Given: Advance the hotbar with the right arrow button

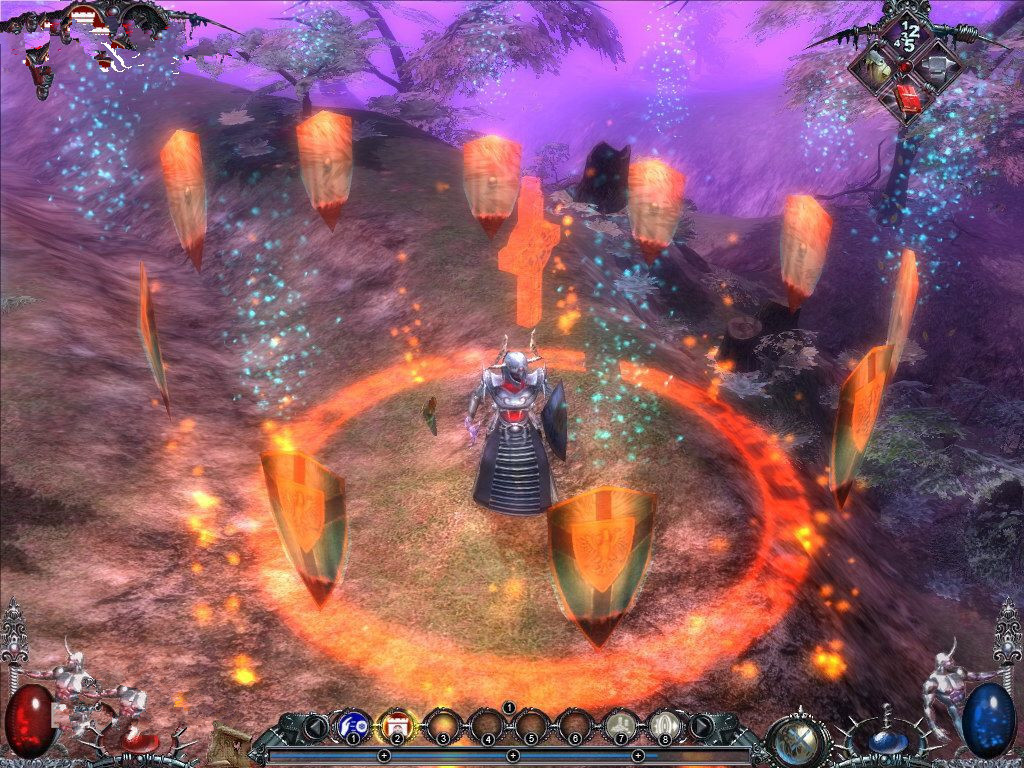Looking at the screenshot, I should pyautogui.click(x=702, y=725).
